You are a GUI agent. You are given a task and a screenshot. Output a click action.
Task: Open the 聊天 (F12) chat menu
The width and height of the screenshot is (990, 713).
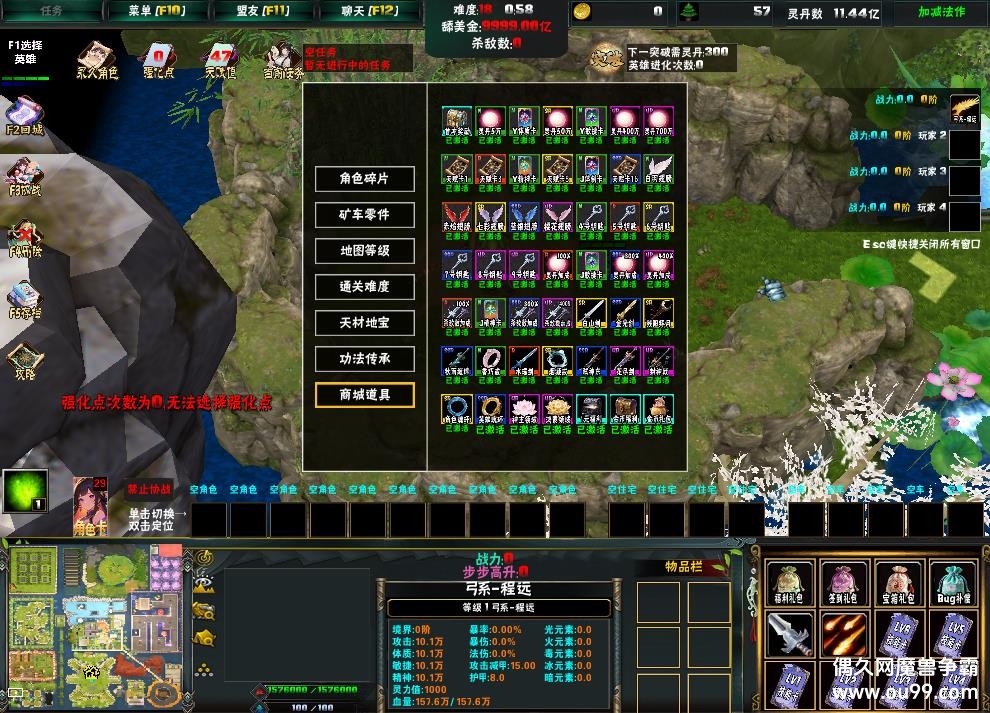pyautogui.click(x=369, y=12)
